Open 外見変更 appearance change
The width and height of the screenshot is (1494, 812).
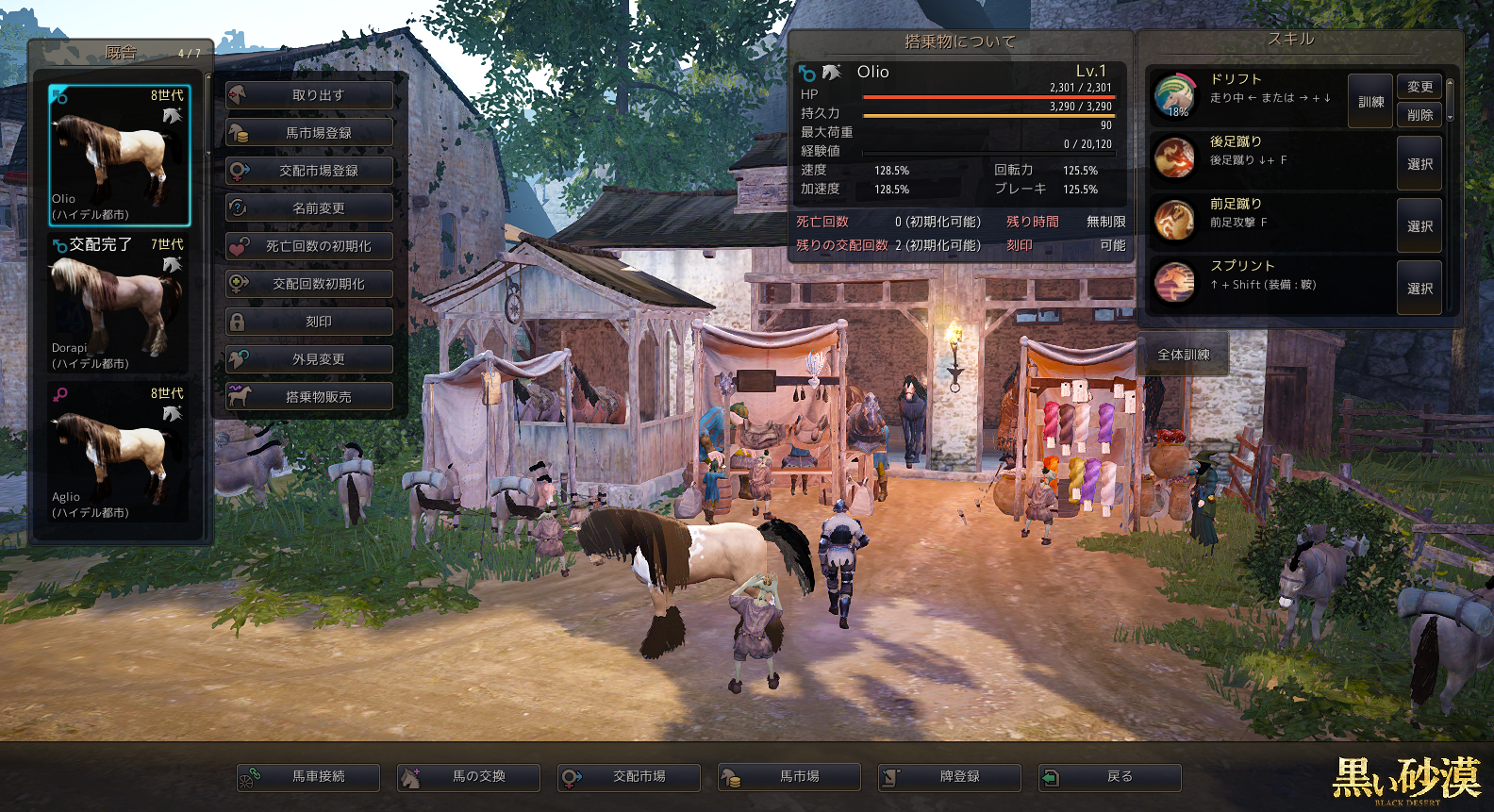(309, 359)
